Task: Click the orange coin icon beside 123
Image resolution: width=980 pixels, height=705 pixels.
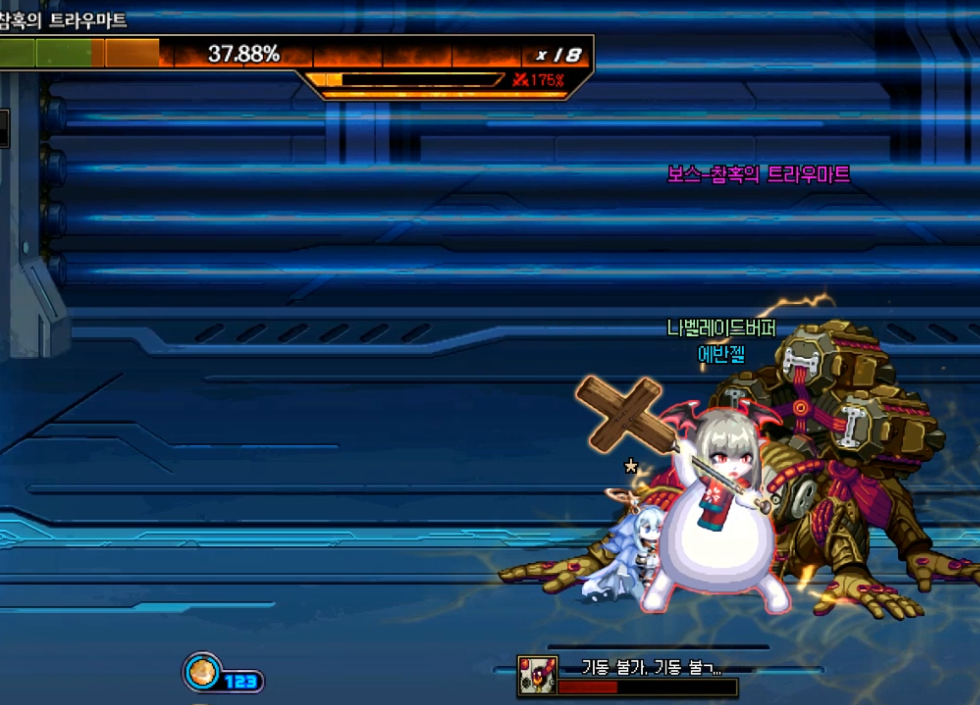Action: tap(201, 672)
